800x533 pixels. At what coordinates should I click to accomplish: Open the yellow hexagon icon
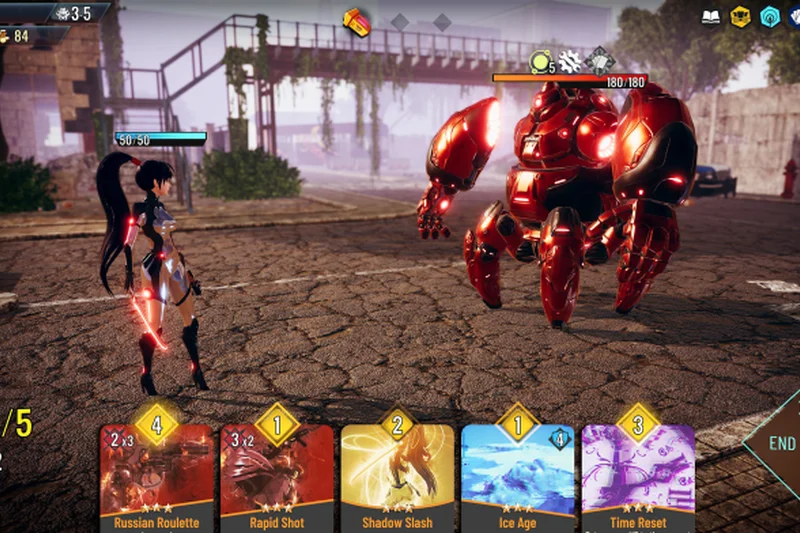click(740, 17)
